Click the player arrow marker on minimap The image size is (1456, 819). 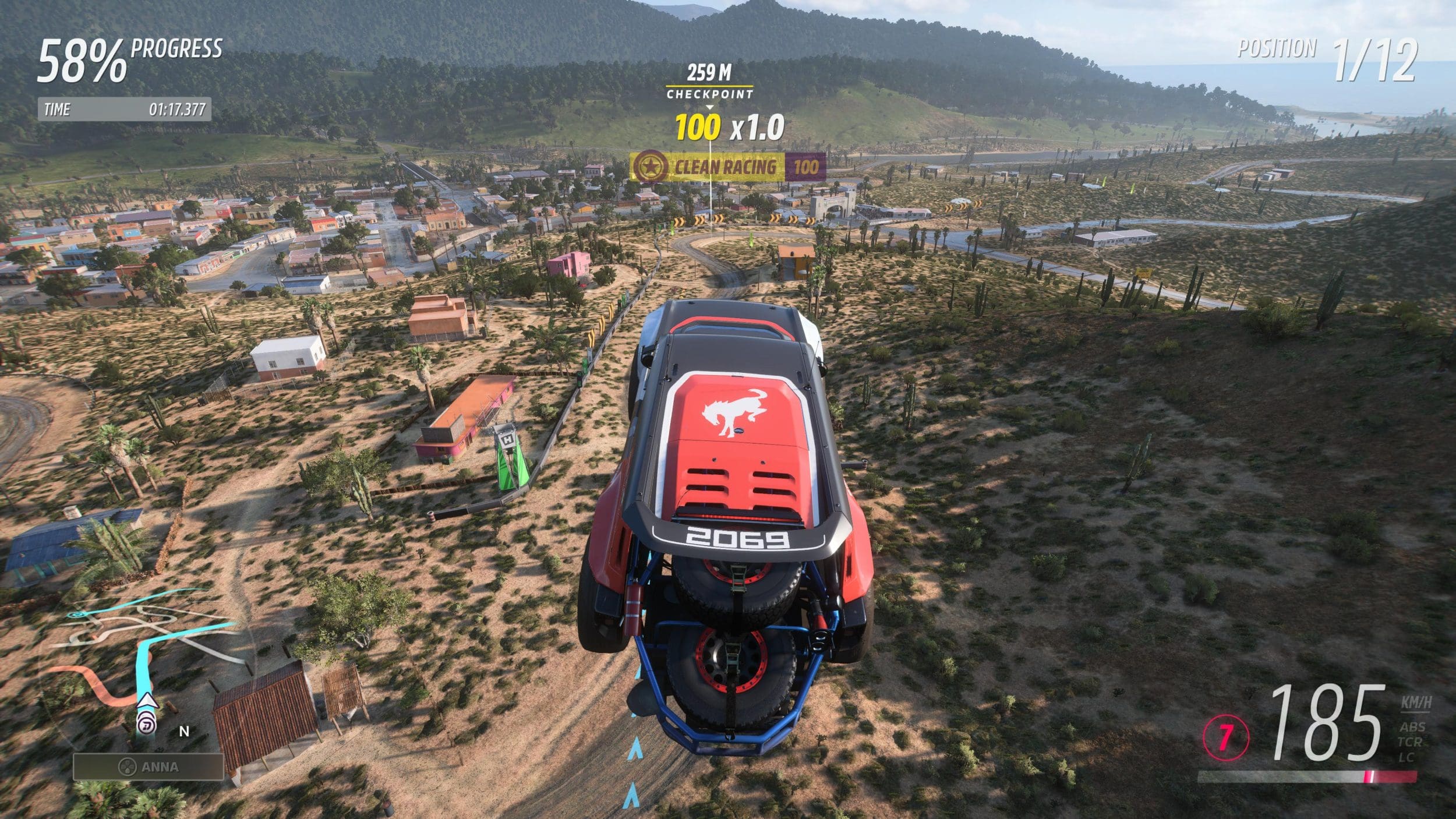pyautogui.click(x=146, y=701)
